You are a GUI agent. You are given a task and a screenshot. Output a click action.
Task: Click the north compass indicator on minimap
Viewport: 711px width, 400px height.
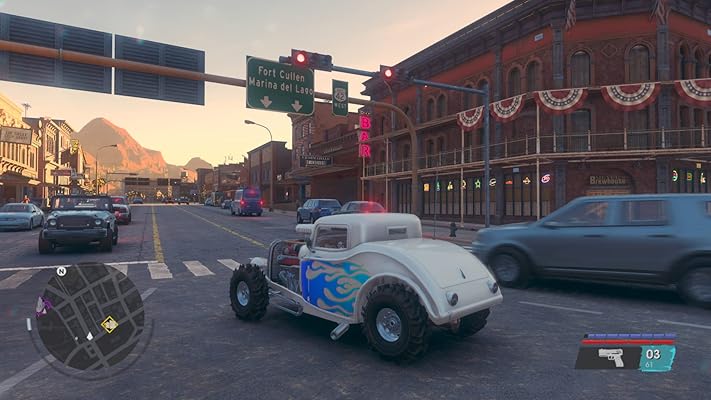click(61, 271)
